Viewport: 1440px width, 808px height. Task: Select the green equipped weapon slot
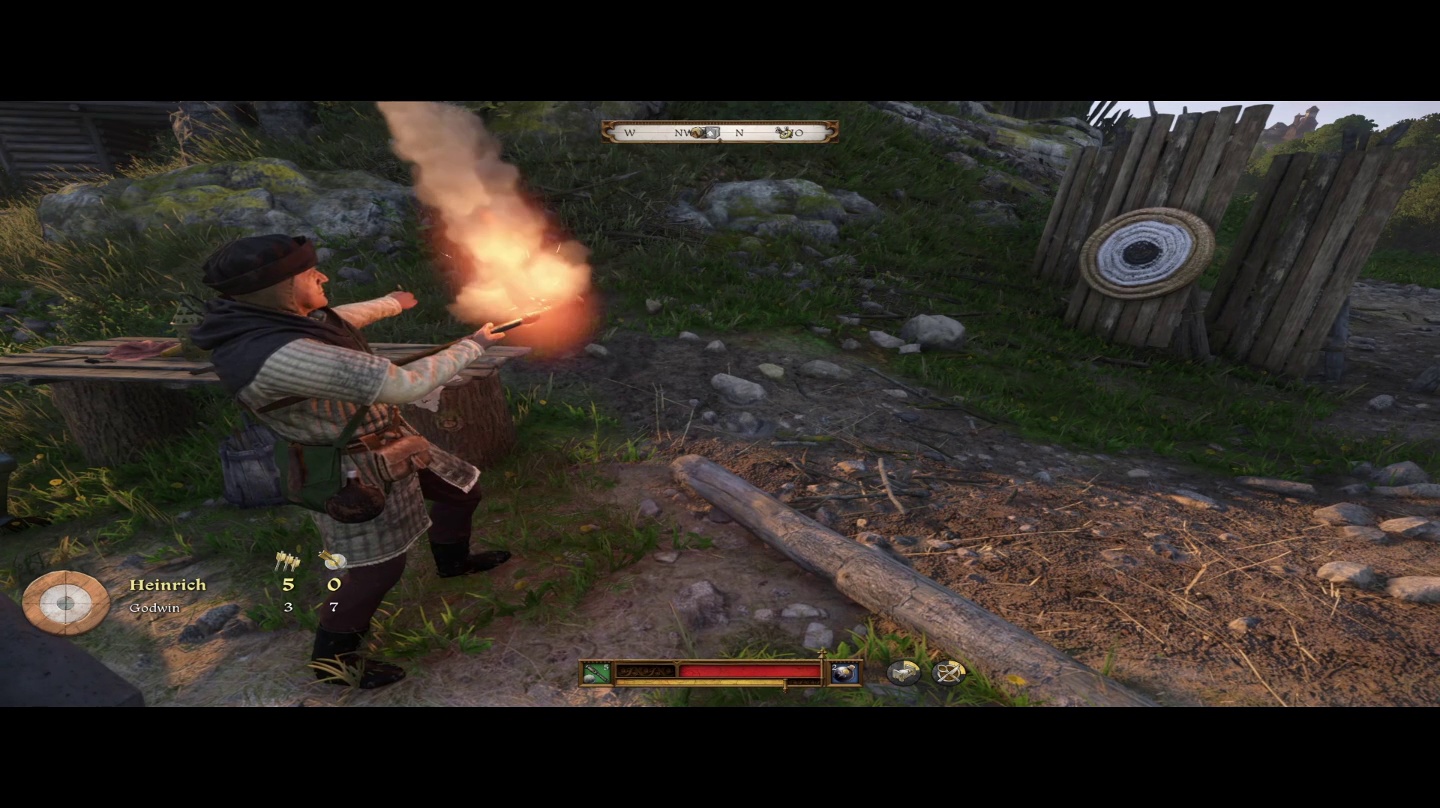pyautogui.click(x=597, y=673)
